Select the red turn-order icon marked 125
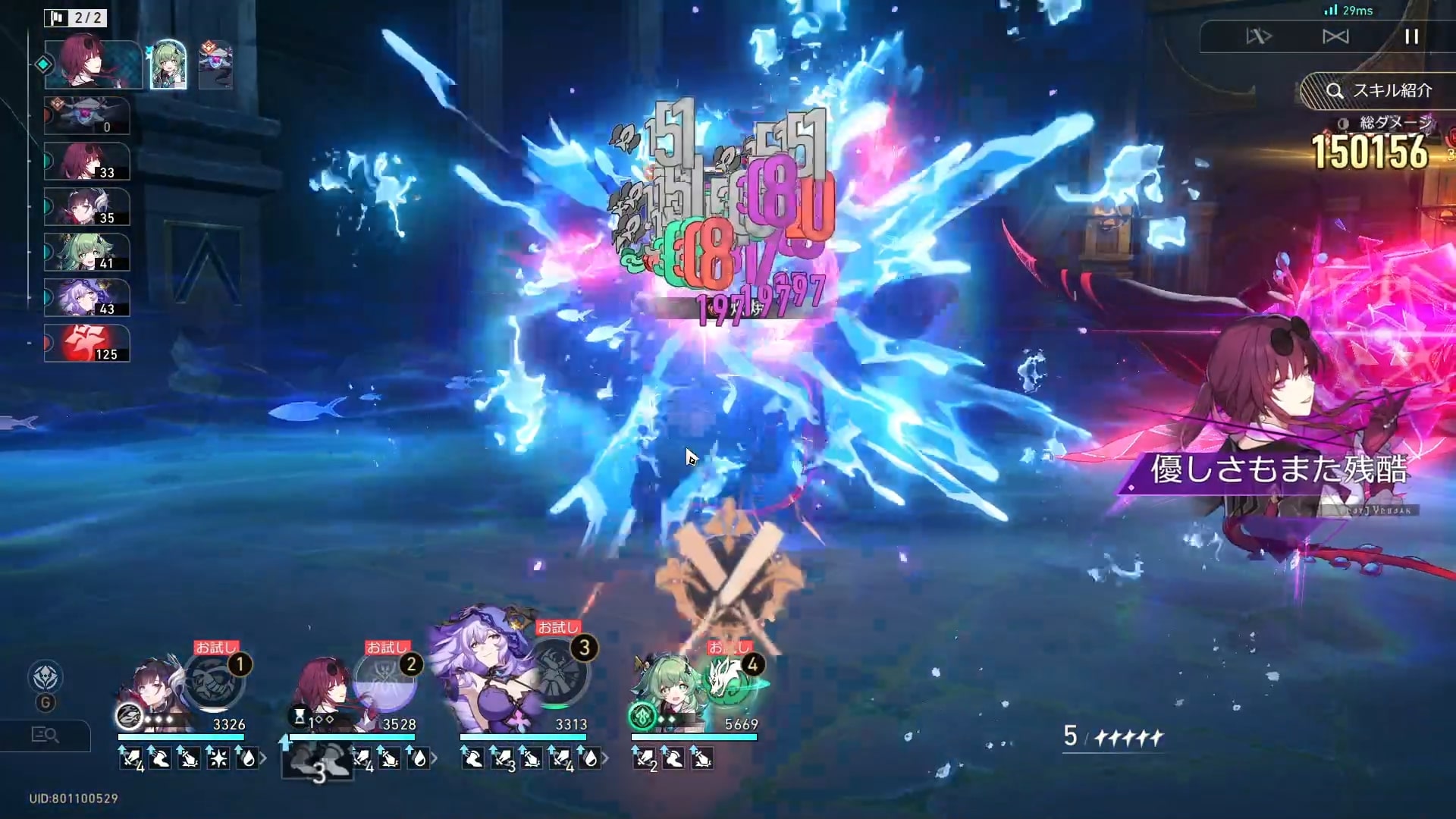This screenshot has height=819, width=1456. tap(86, 343)
